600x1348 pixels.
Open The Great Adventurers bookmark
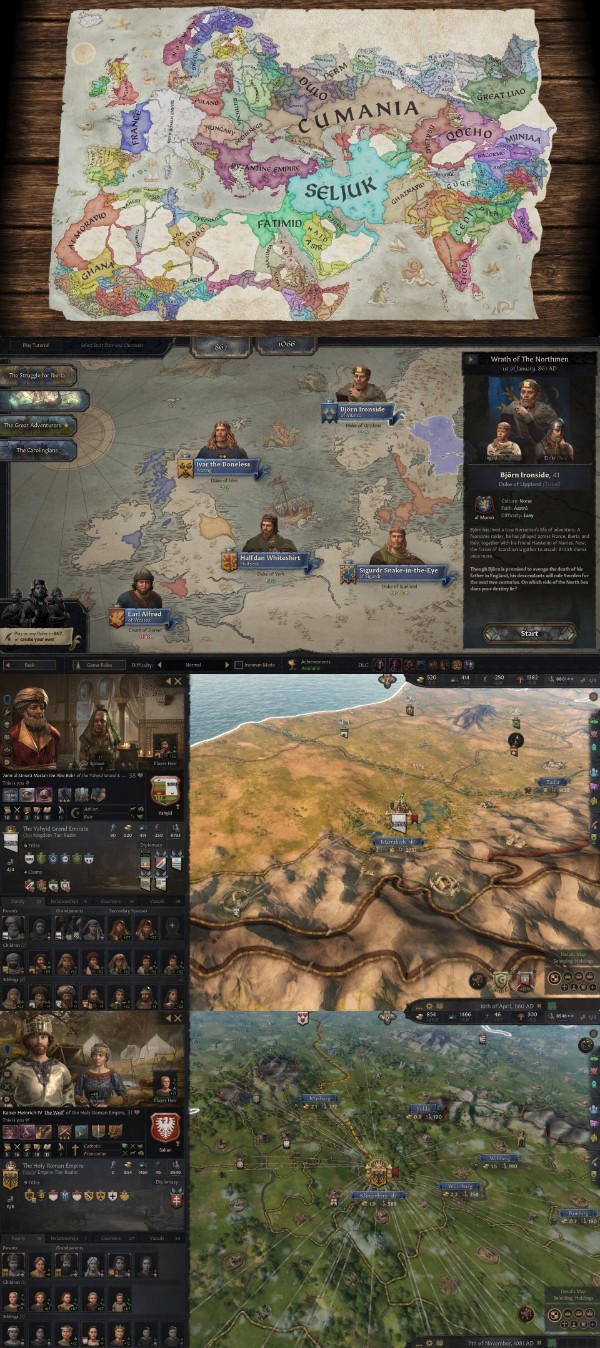[40, 425]
